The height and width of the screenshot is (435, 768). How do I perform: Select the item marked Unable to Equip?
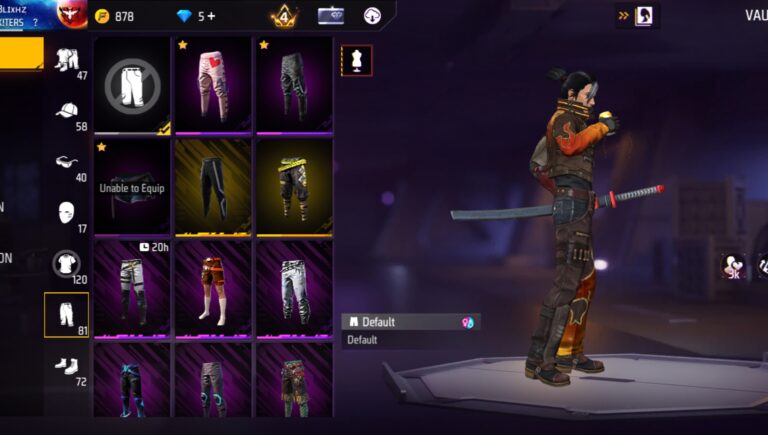click(133, 186)
